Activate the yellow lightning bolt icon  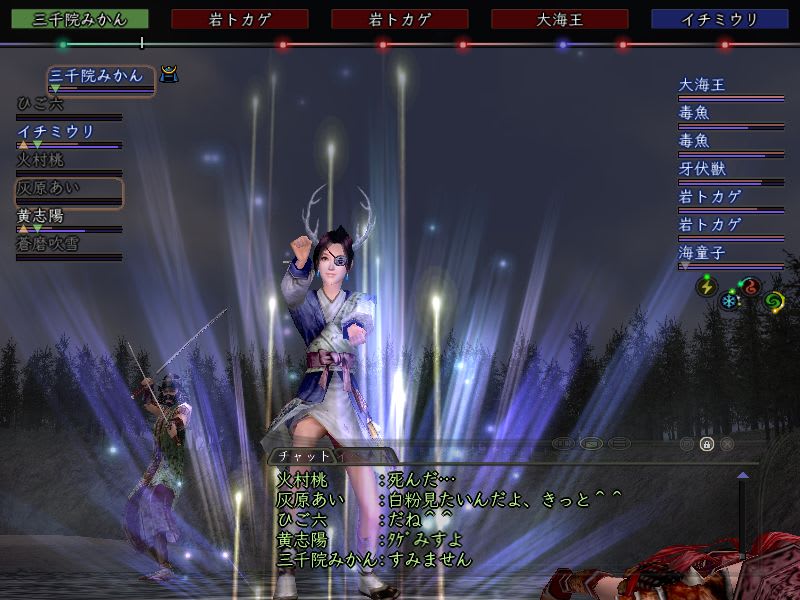point(707,285)
